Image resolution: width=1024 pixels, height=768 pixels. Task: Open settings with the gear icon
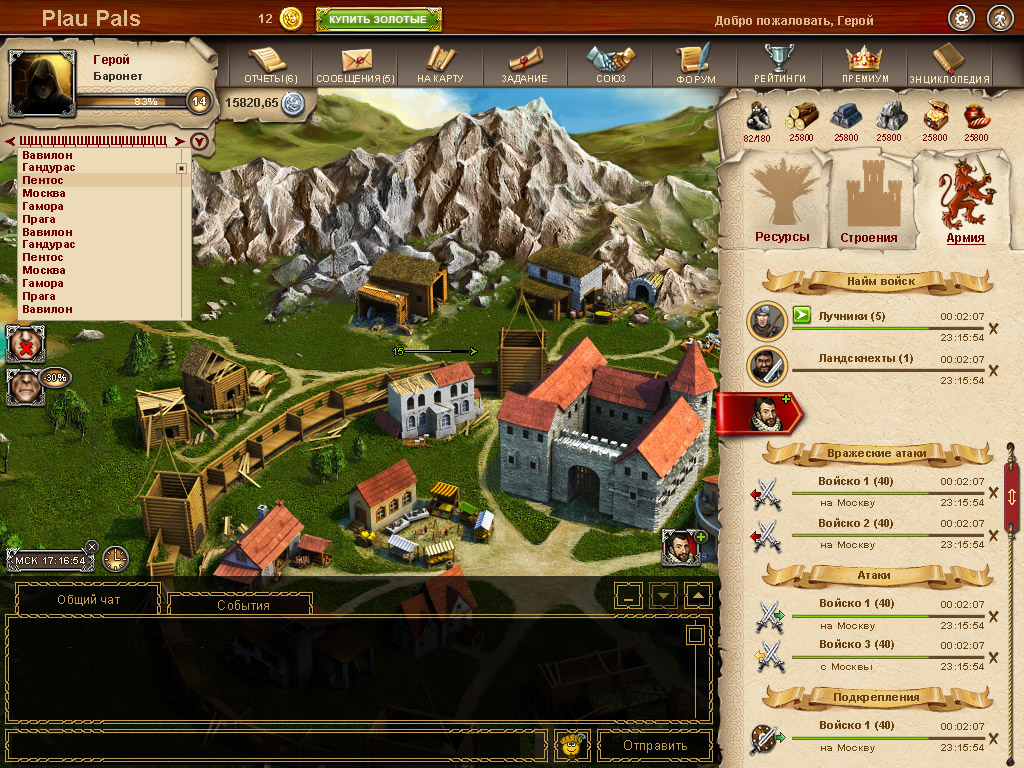(x=962, y=19)
